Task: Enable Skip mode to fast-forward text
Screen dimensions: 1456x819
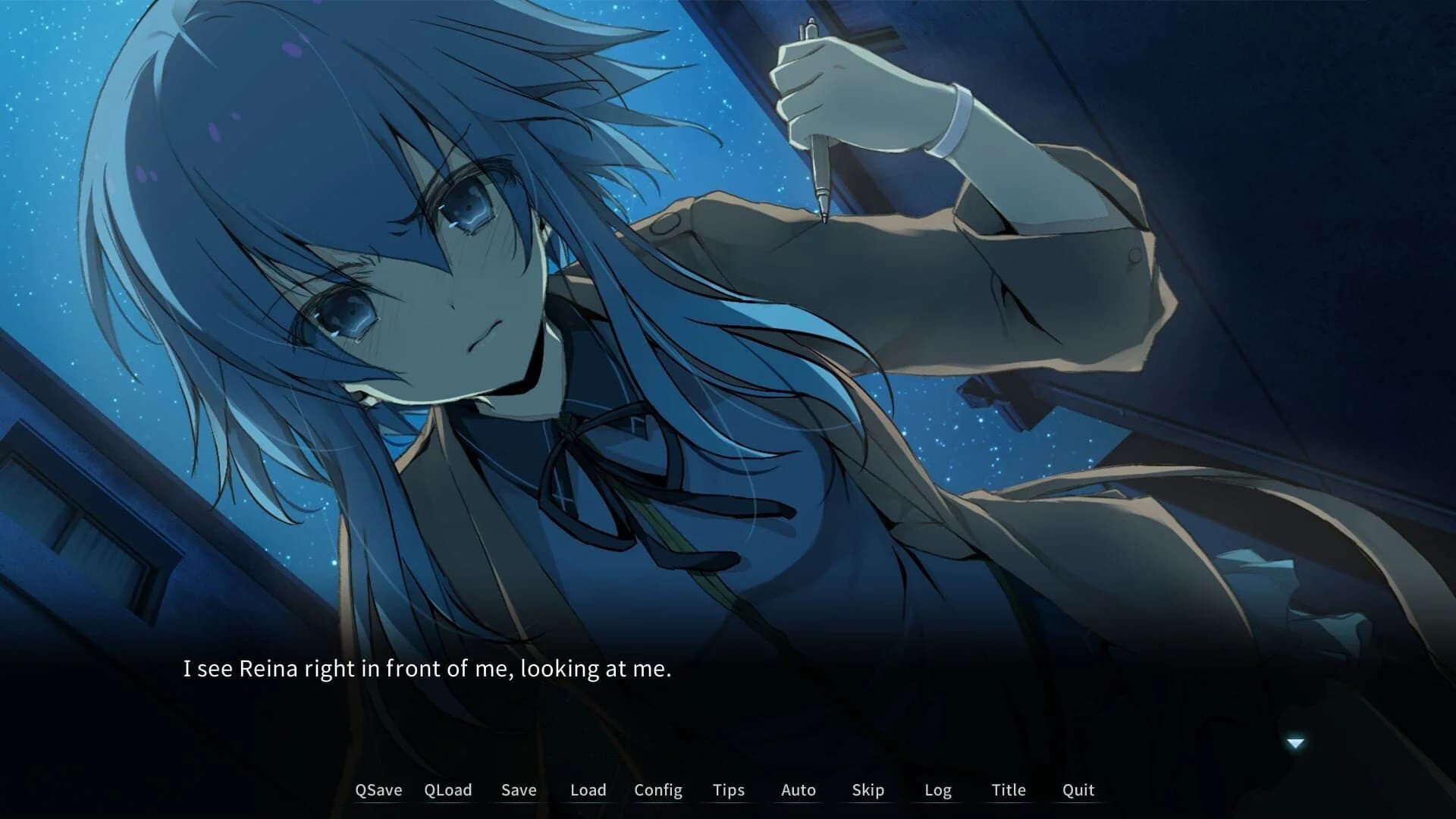Action: click(867, 789)
